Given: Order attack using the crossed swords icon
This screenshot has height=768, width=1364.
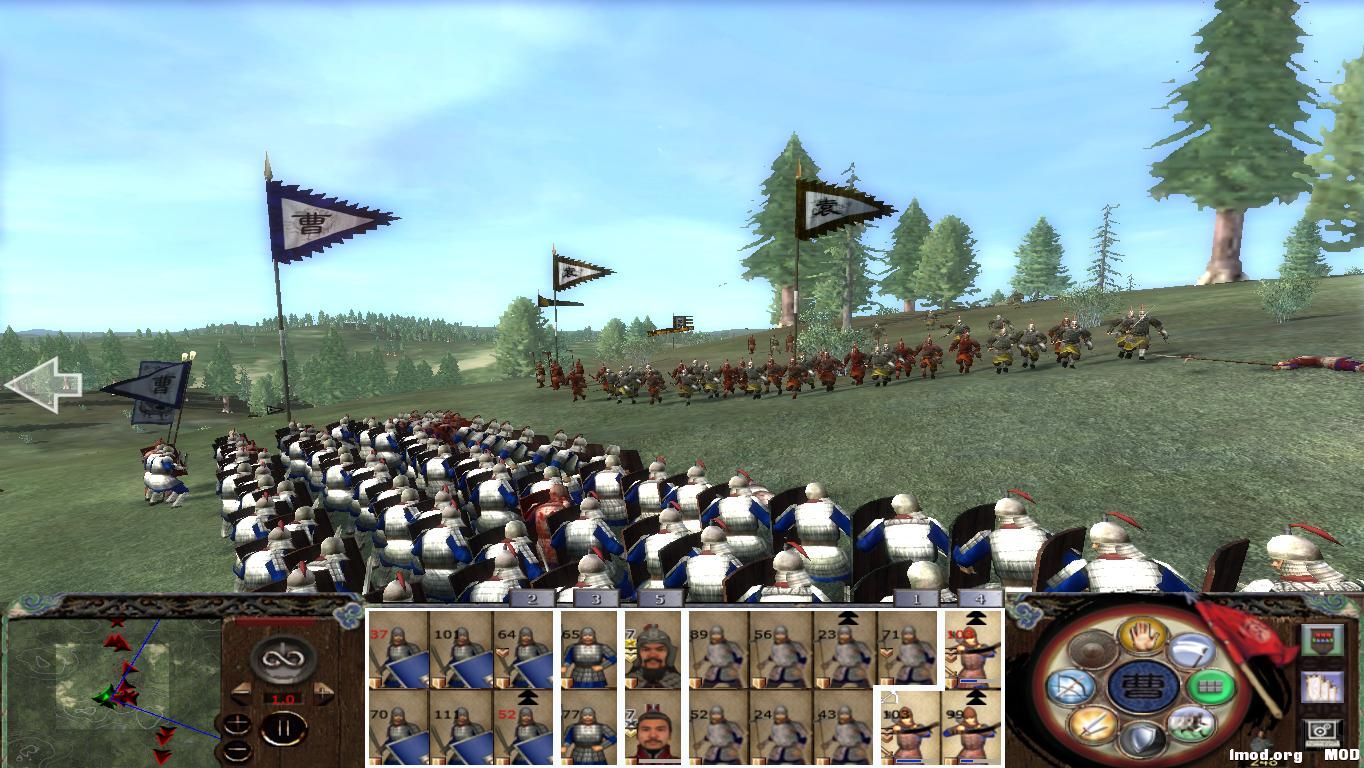Looking at the screenshot, I should click(1091, 724).
